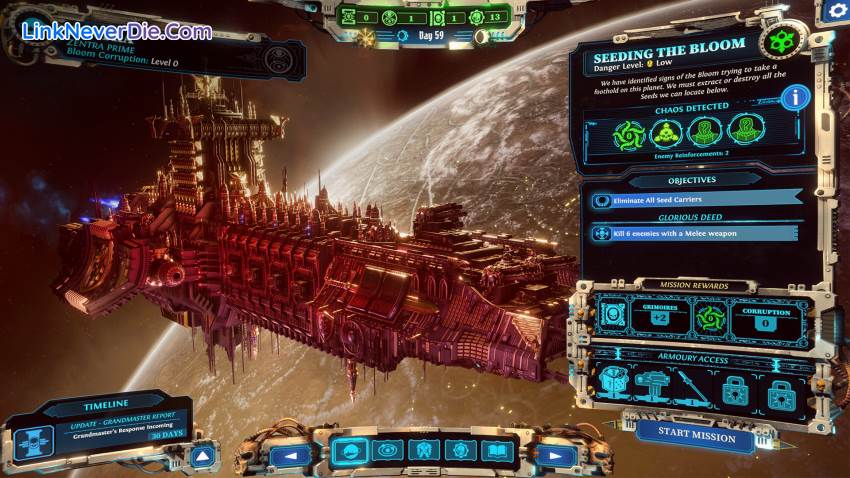The image size is (850, 478).
Task: Expand the Timeline panel with the up arrow
Action: 202,457
